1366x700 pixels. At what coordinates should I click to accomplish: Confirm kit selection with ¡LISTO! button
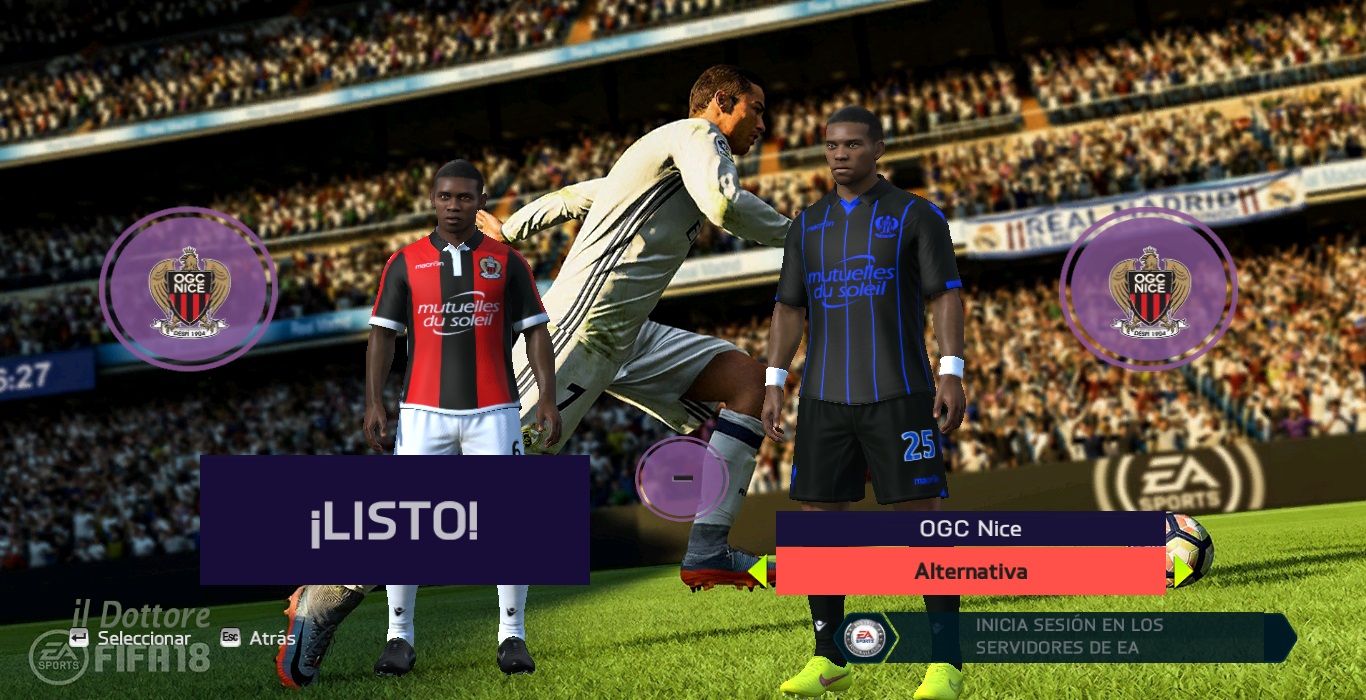click(x=394, y=520)
